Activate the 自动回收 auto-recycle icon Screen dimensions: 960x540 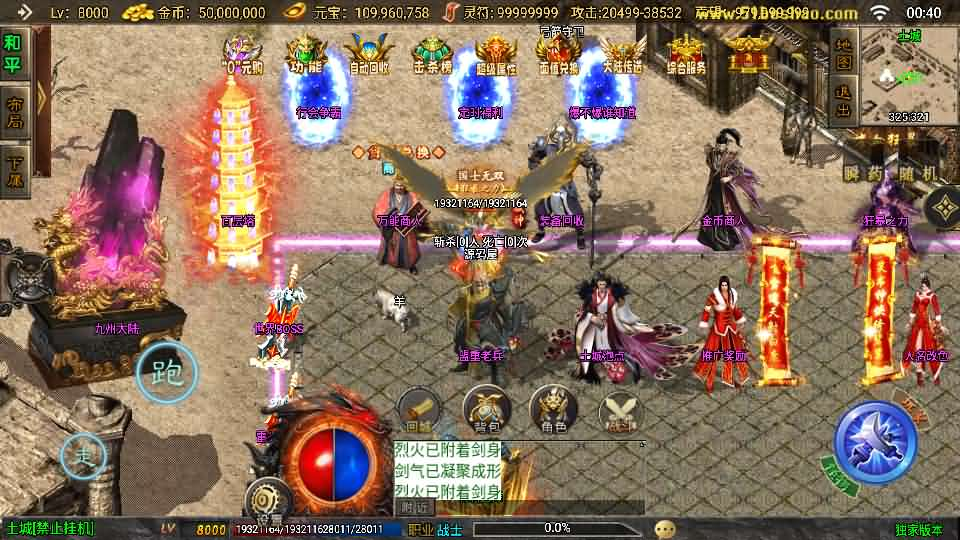click(369, 53)
